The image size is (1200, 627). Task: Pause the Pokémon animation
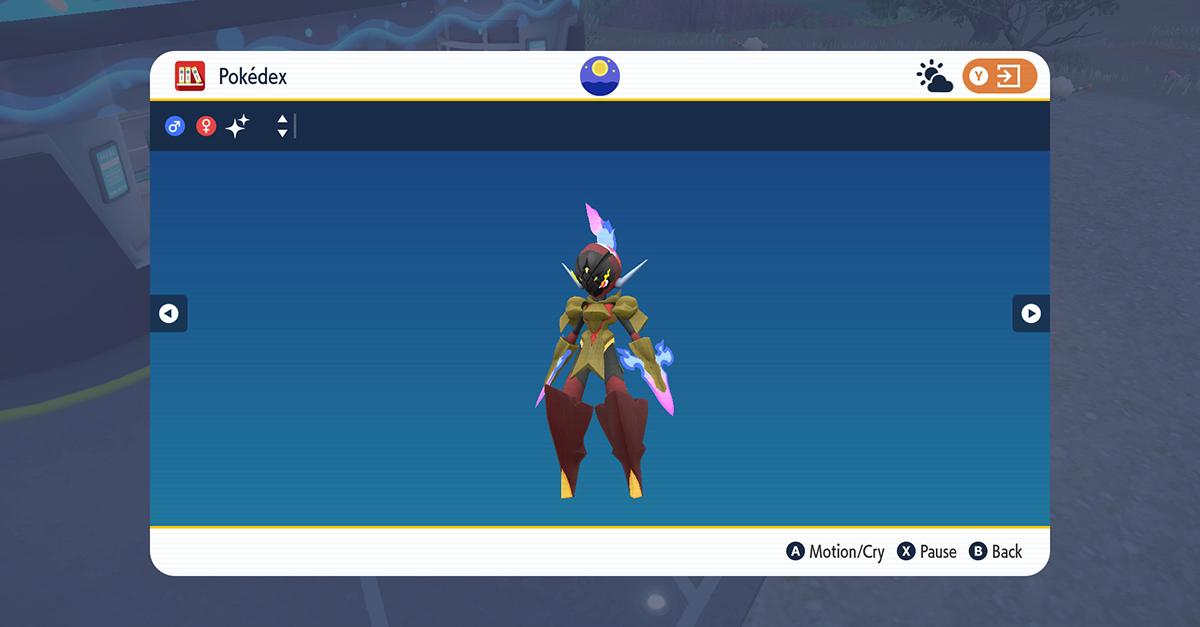click(927, 552)
